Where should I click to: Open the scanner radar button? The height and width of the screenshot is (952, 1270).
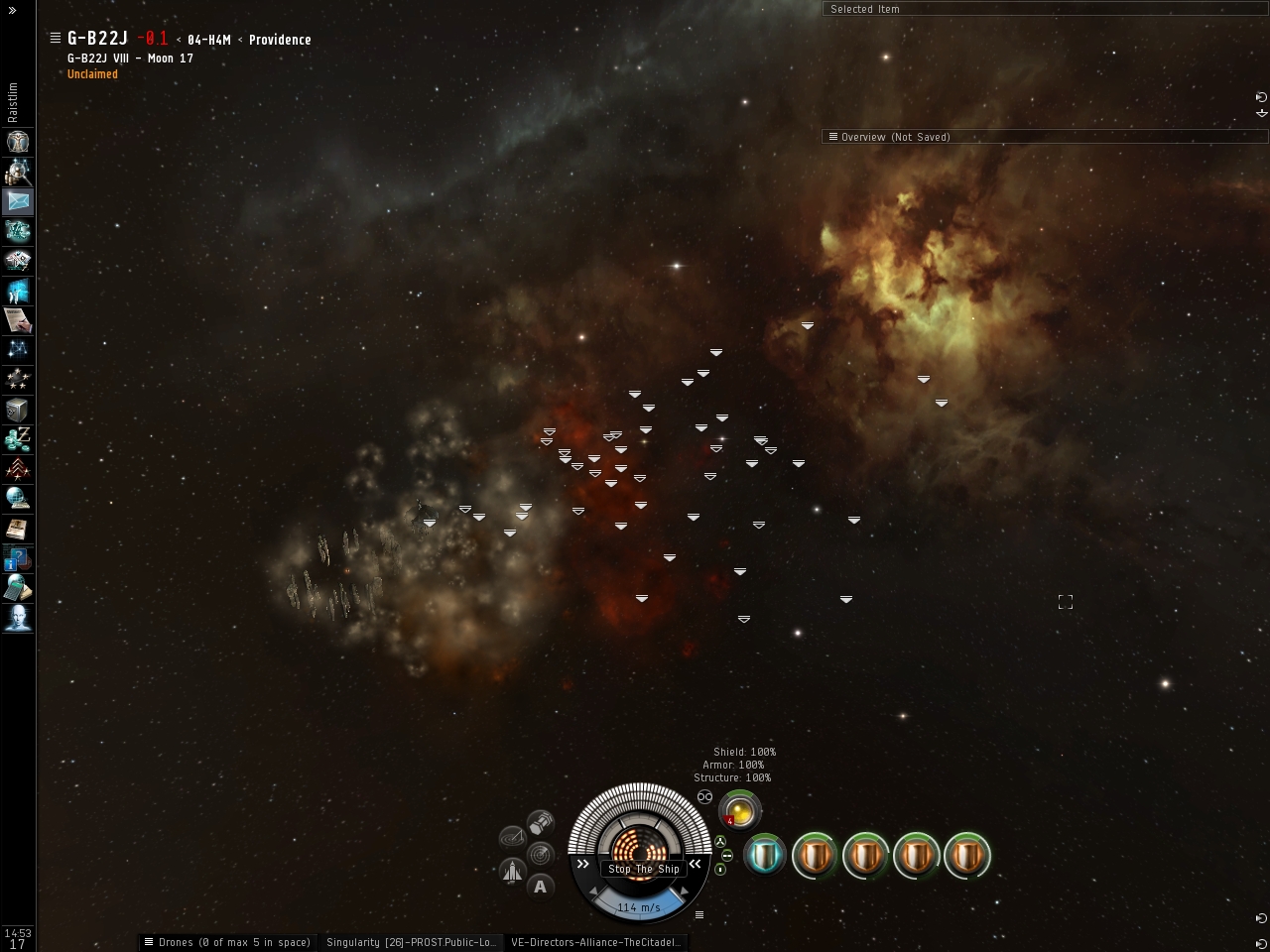(x=541, y=854)
